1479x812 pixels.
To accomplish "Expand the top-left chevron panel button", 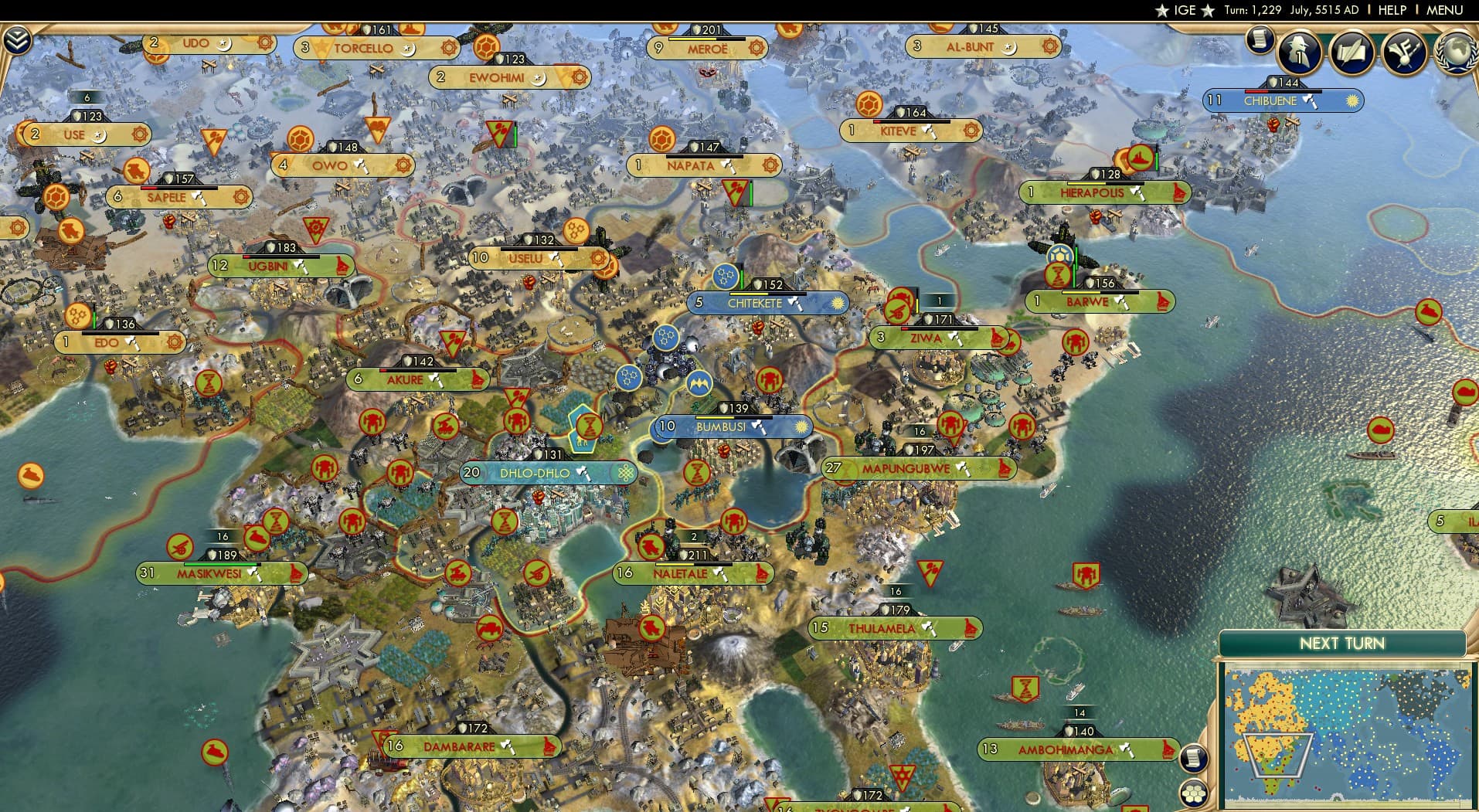I will pos(16,40).
